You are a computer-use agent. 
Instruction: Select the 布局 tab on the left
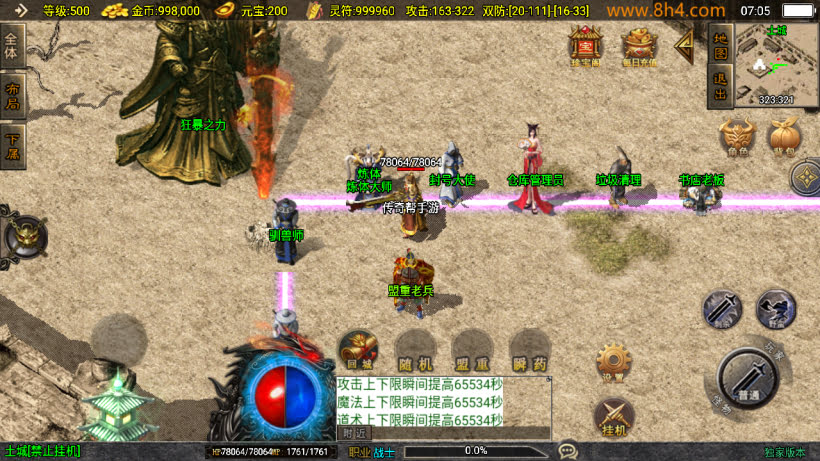[13, 95]
